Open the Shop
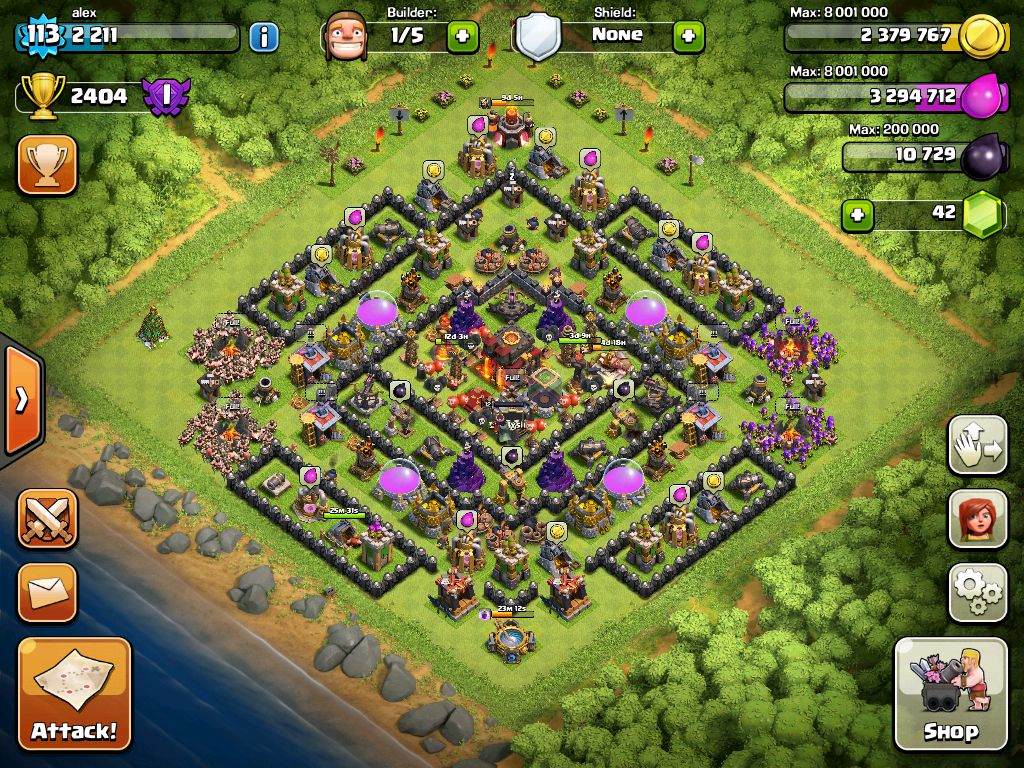This screenshot has width=1024, height=768. pos(950,693)
